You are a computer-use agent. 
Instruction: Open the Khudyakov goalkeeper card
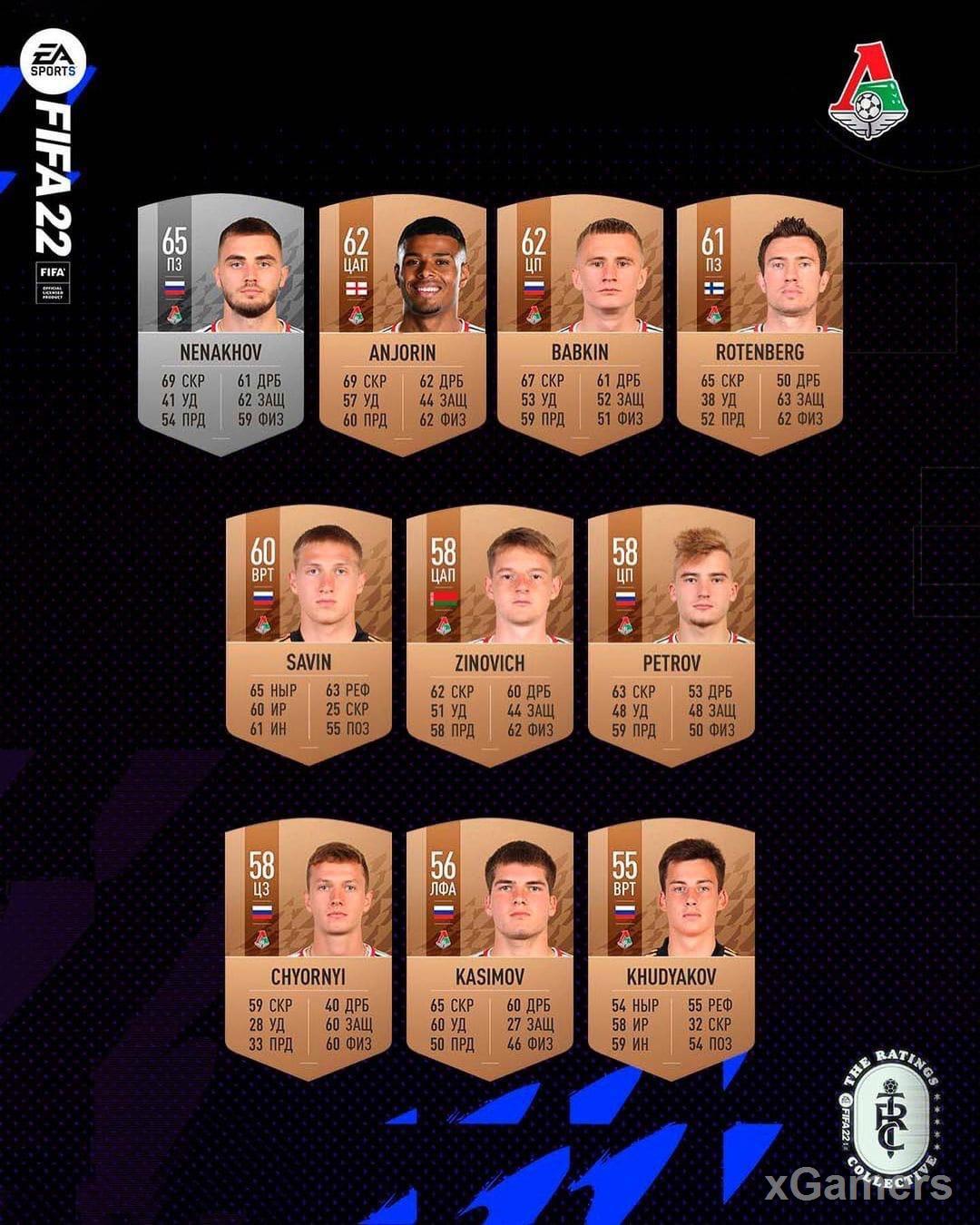(671, 949)
